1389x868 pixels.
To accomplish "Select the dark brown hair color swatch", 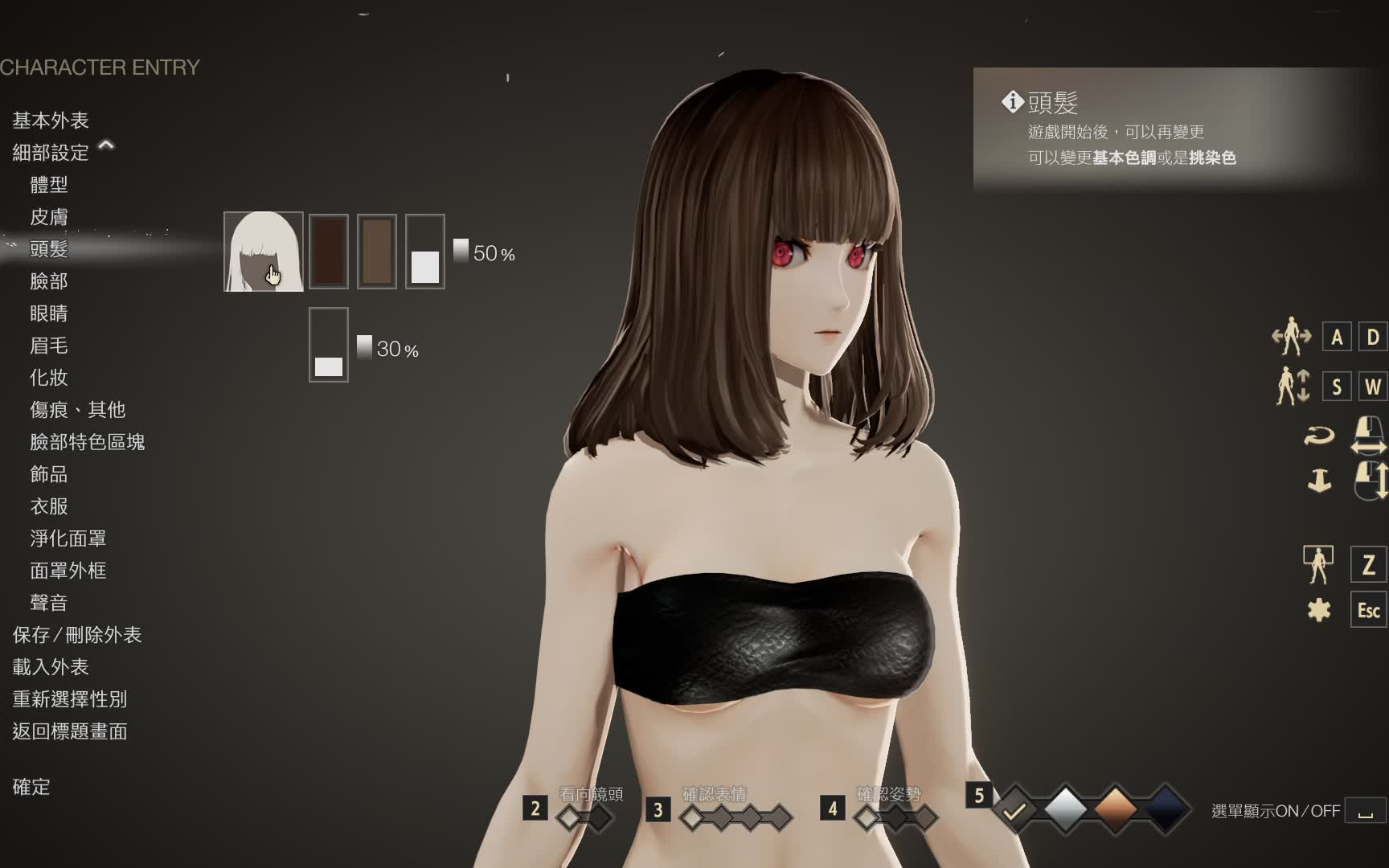I will click(x=328, y=249).
